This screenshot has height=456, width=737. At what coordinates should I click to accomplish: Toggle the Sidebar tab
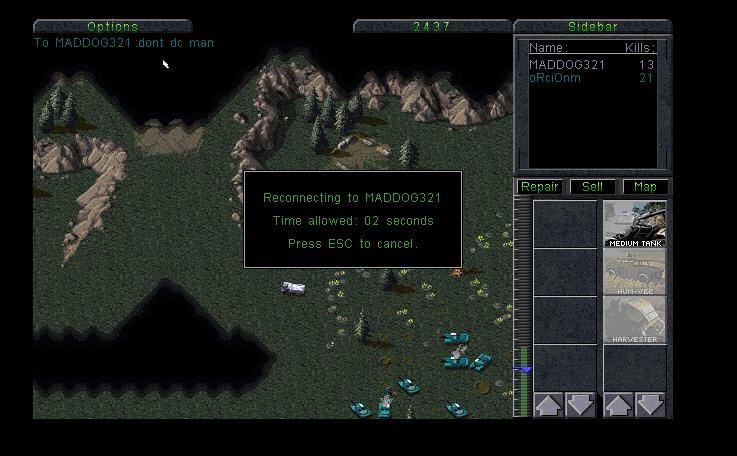(x=592, y=26)
